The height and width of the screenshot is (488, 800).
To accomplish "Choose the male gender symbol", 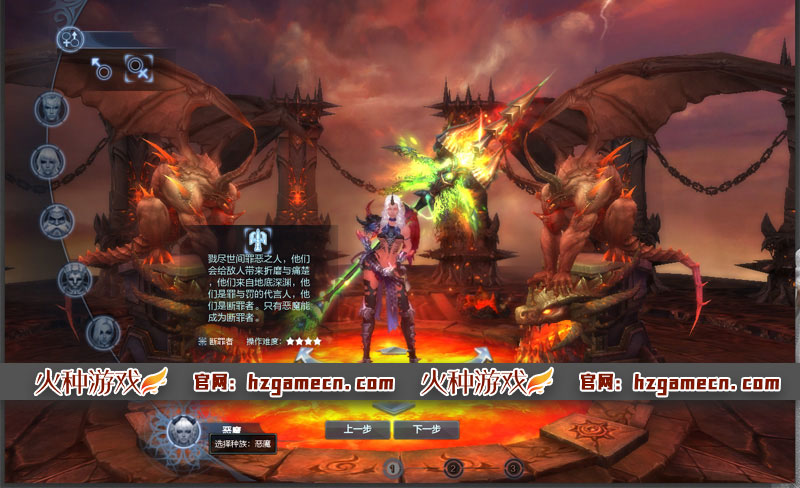I will pos(101,68).
